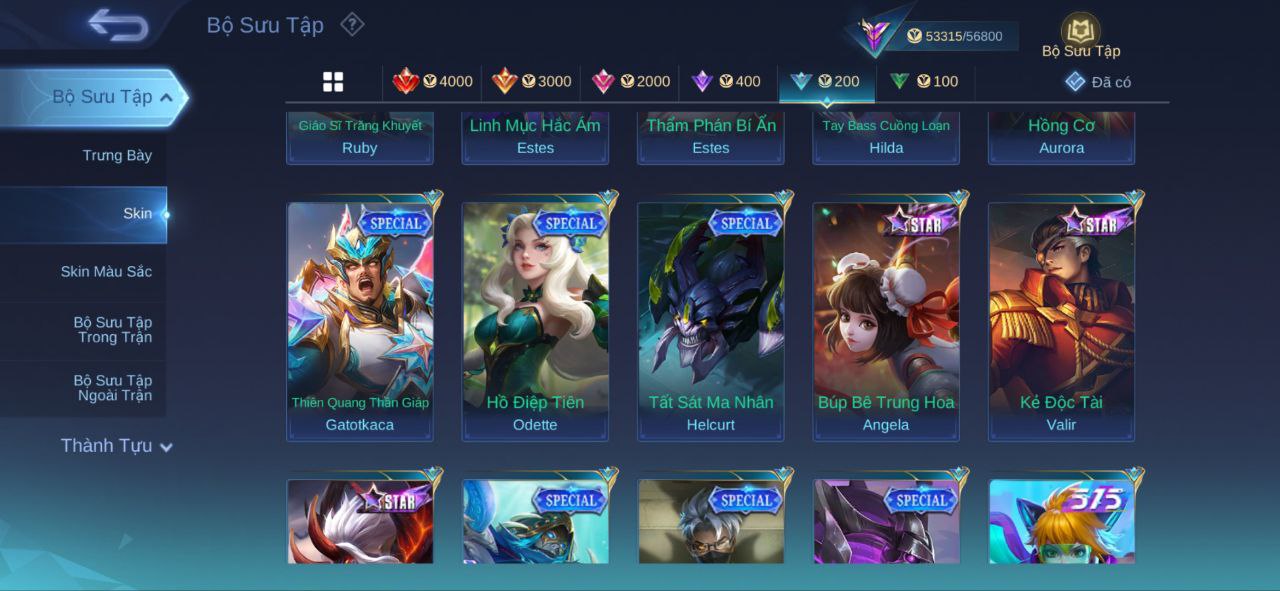The height and width of the screenshot is (591, 1280).
Task: Open Bộ Sưu Tập Ngoài Trận
Action: point(113,388)
